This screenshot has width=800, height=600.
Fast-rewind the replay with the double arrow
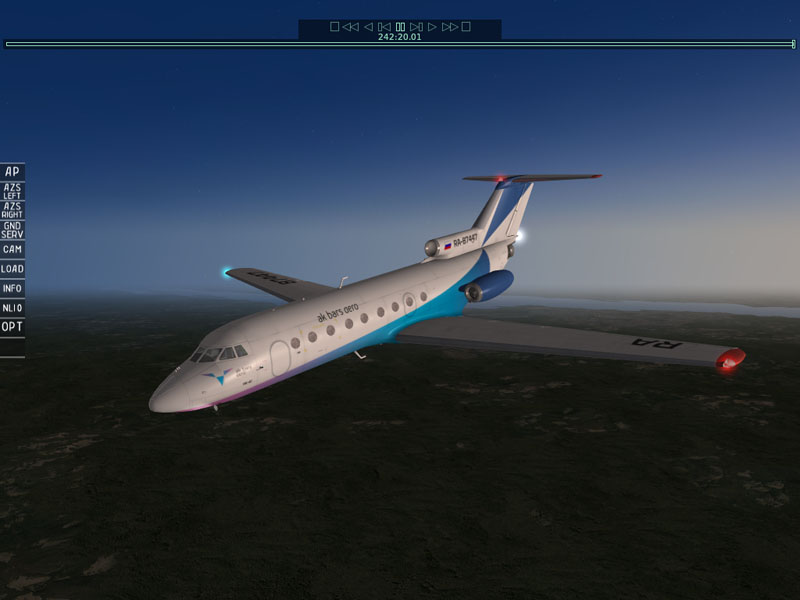pos(350,27)
